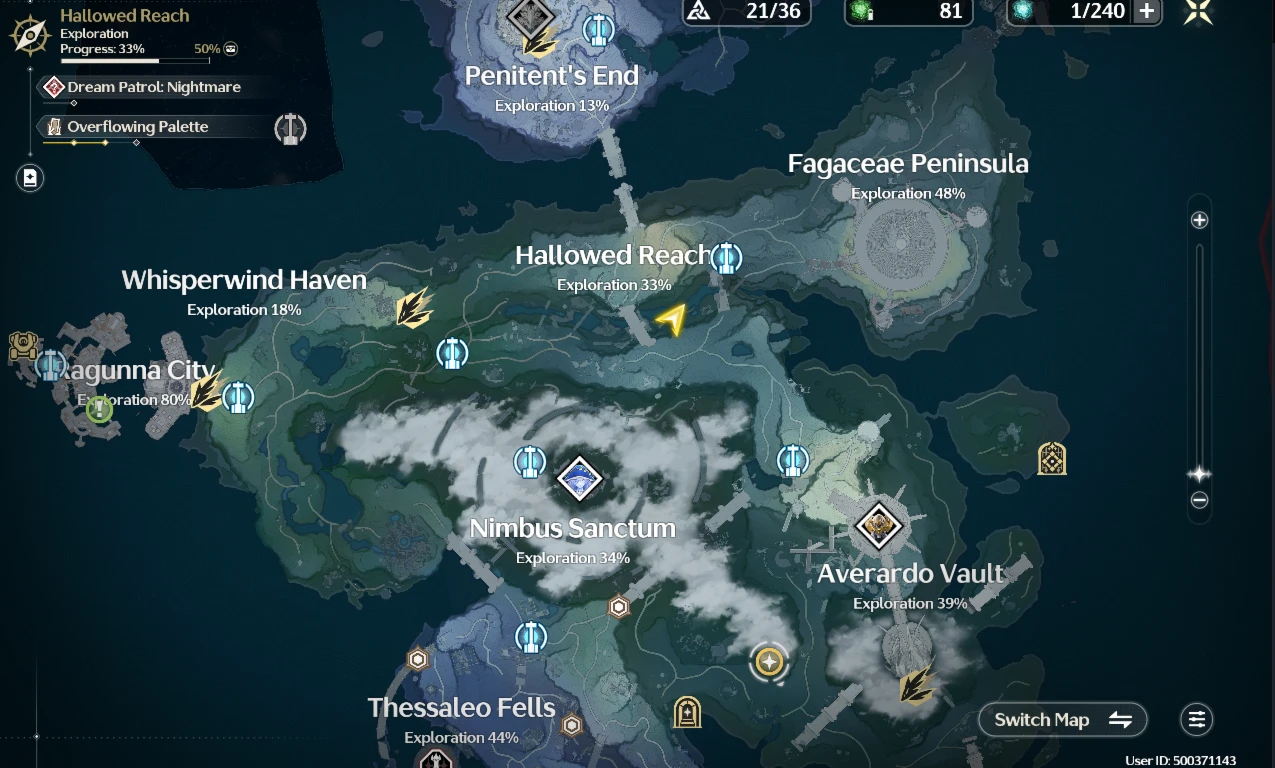The width and height of the screenshot is (1275, 768).
Task: Open the map filter settings button
Action: pyautogui.click(x=1196, y=719)
